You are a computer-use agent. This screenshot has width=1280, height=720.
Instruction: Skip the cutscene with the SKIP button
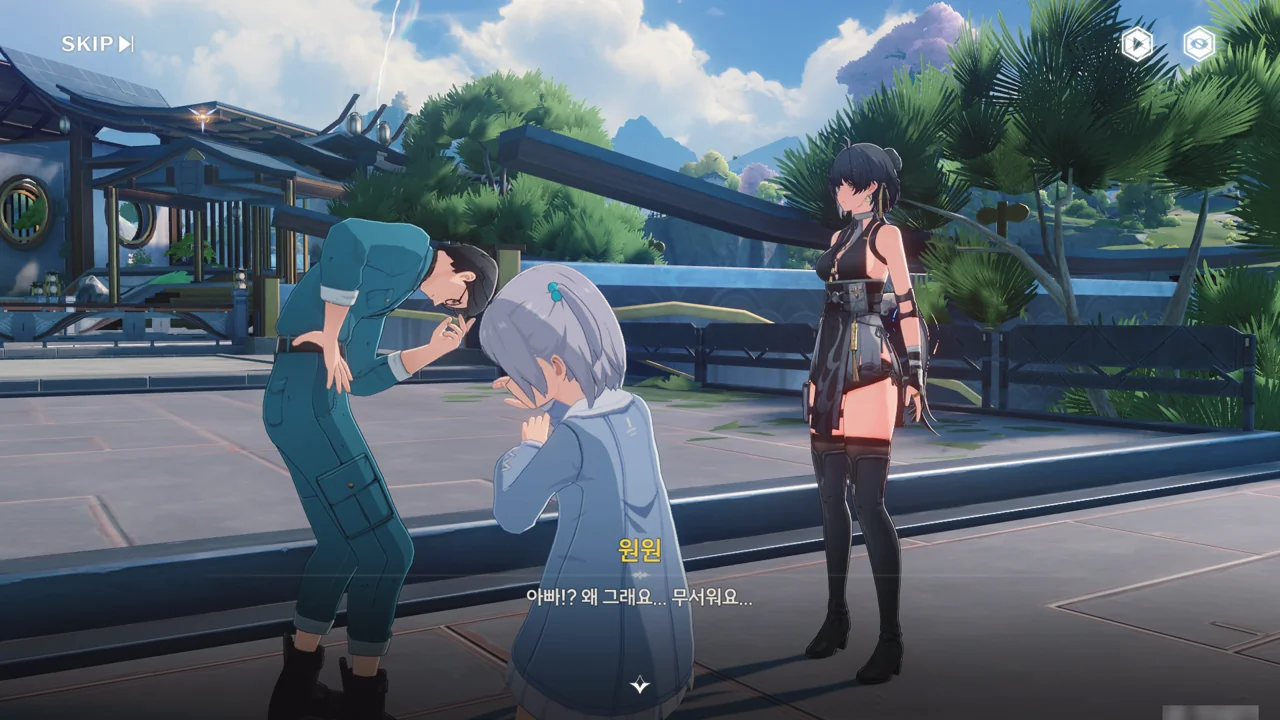point(97,44)
